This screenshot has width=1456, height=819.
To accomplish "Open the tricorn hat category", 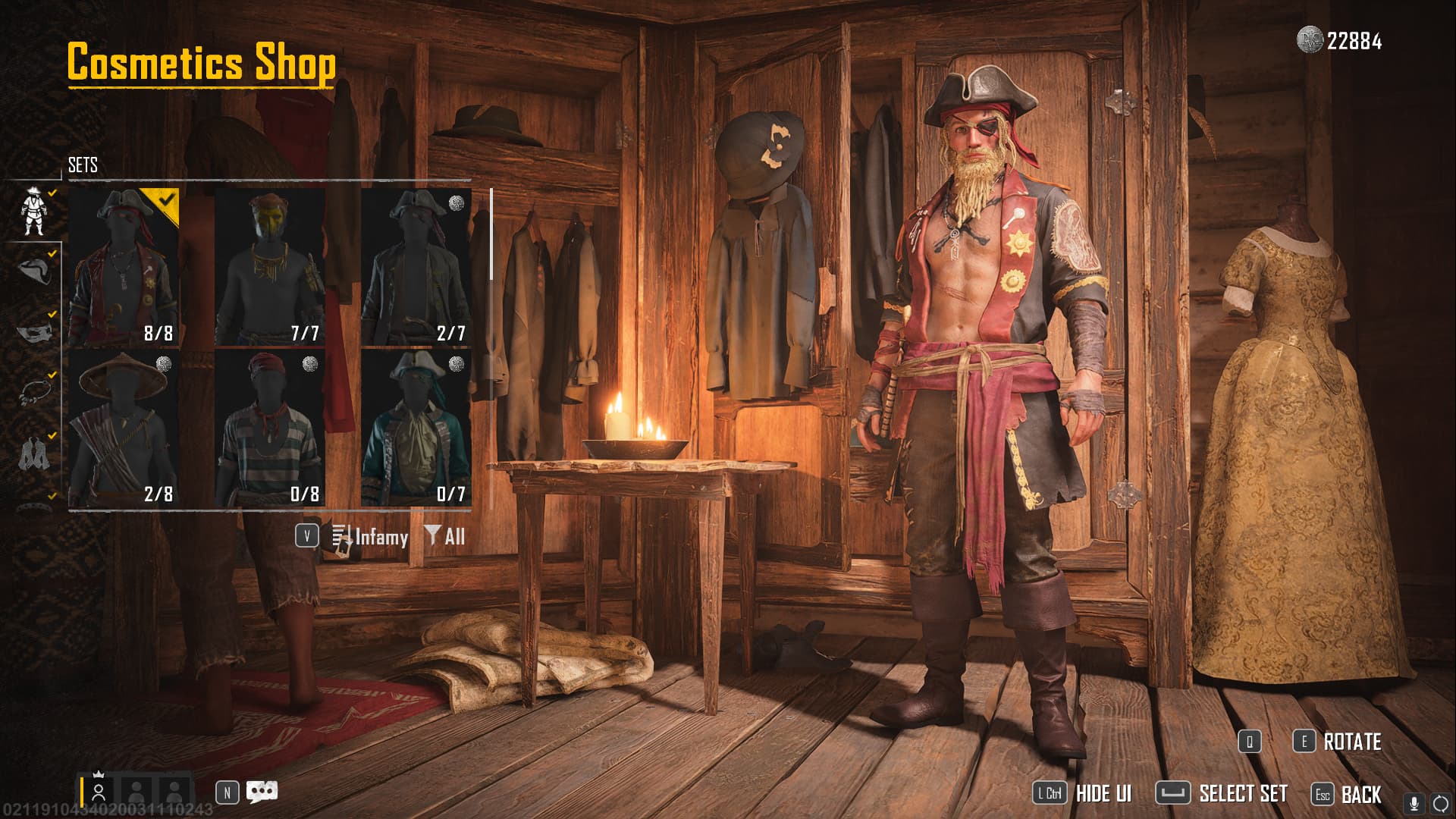I will [x=33, y=271].
